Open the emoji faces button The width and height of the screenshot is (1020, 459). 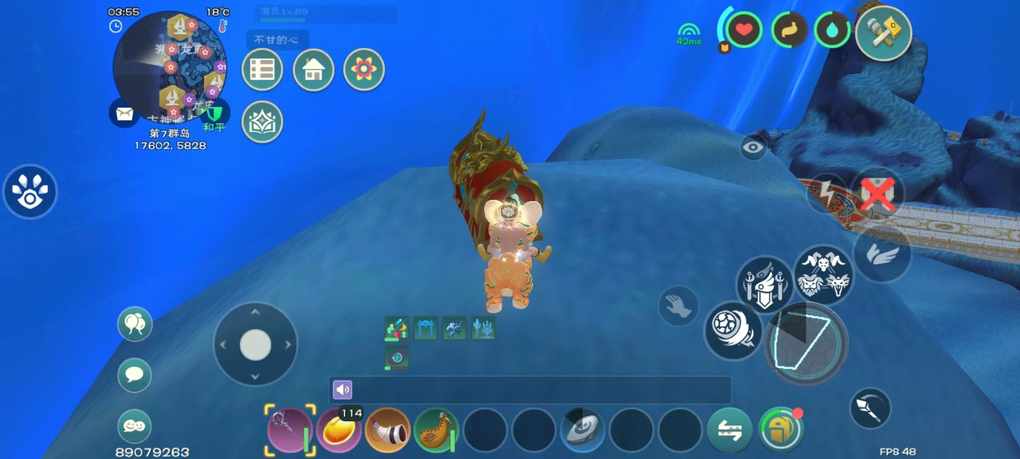[135, 424]
